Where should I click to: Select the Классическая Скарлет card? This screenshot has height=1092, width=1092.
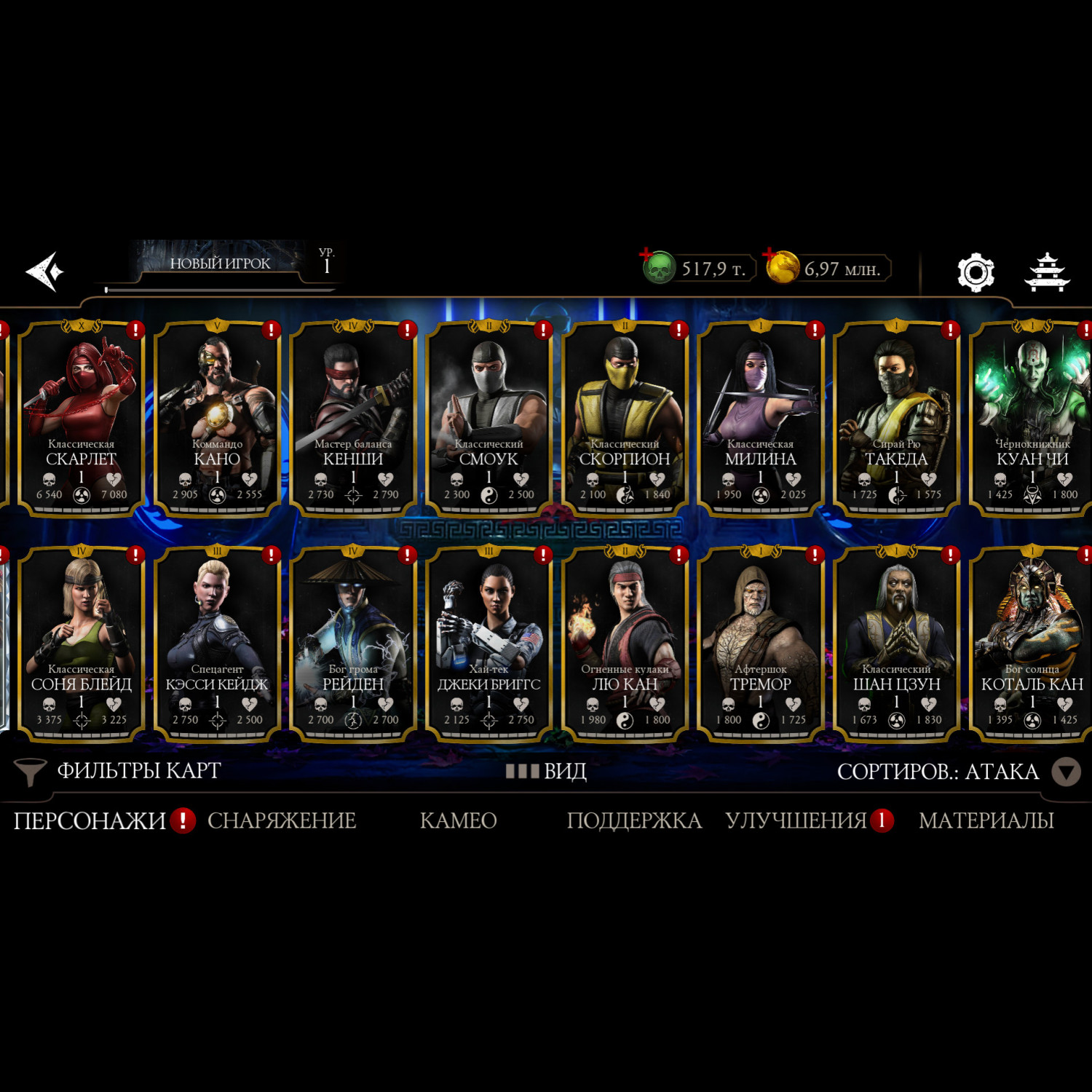82,419
